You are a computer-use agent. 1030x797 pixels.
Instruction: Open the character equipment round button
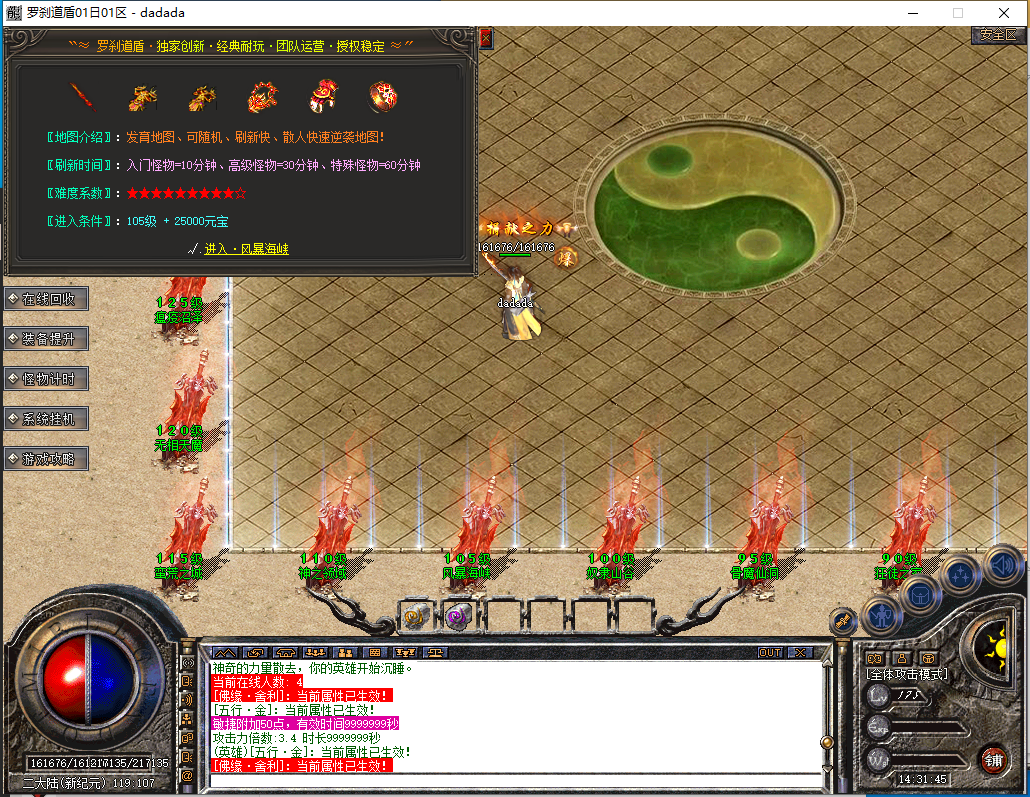(883, 615)
